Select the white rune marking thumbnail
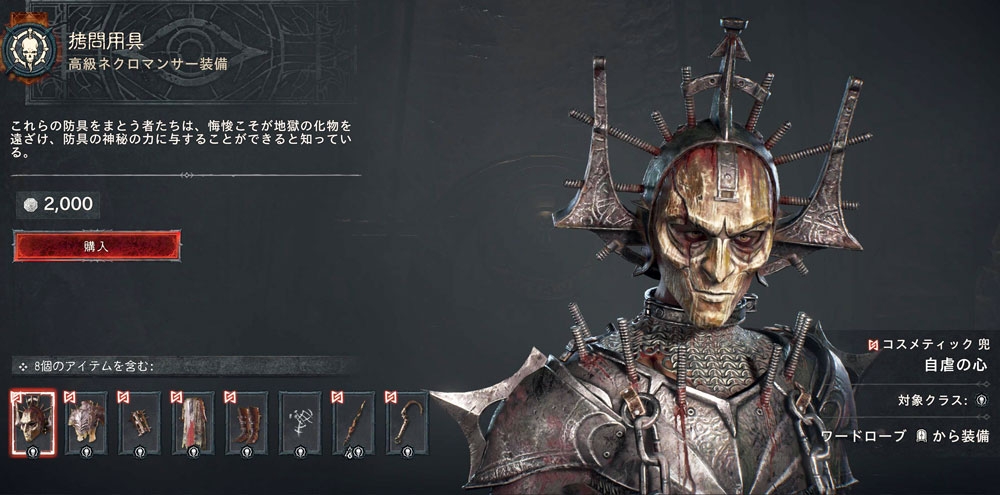The width and height of the screenshot is (1000, 495). (300, 422)
